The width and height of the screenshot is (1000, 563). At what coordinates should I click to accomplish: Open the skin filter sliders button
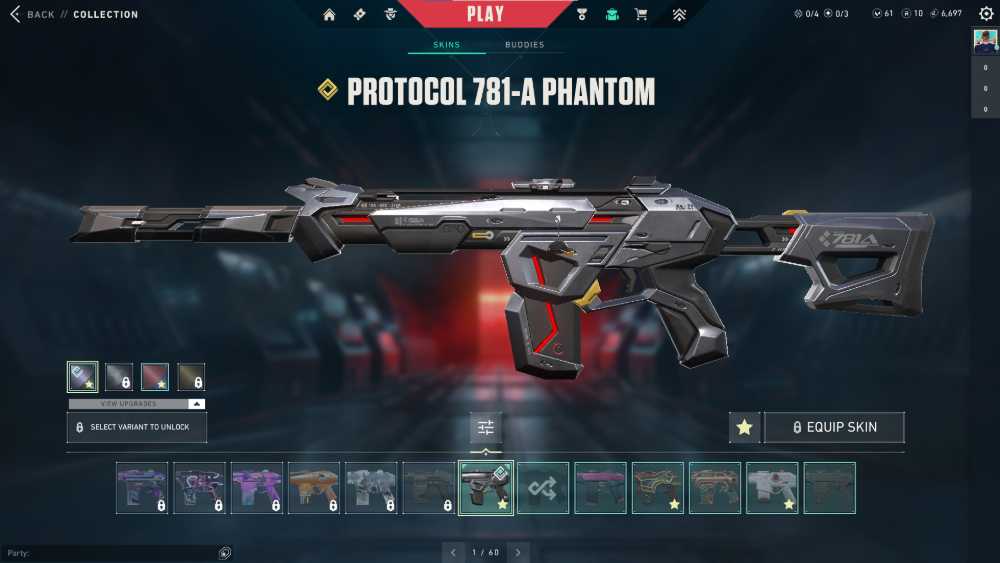tap(486, 428)
